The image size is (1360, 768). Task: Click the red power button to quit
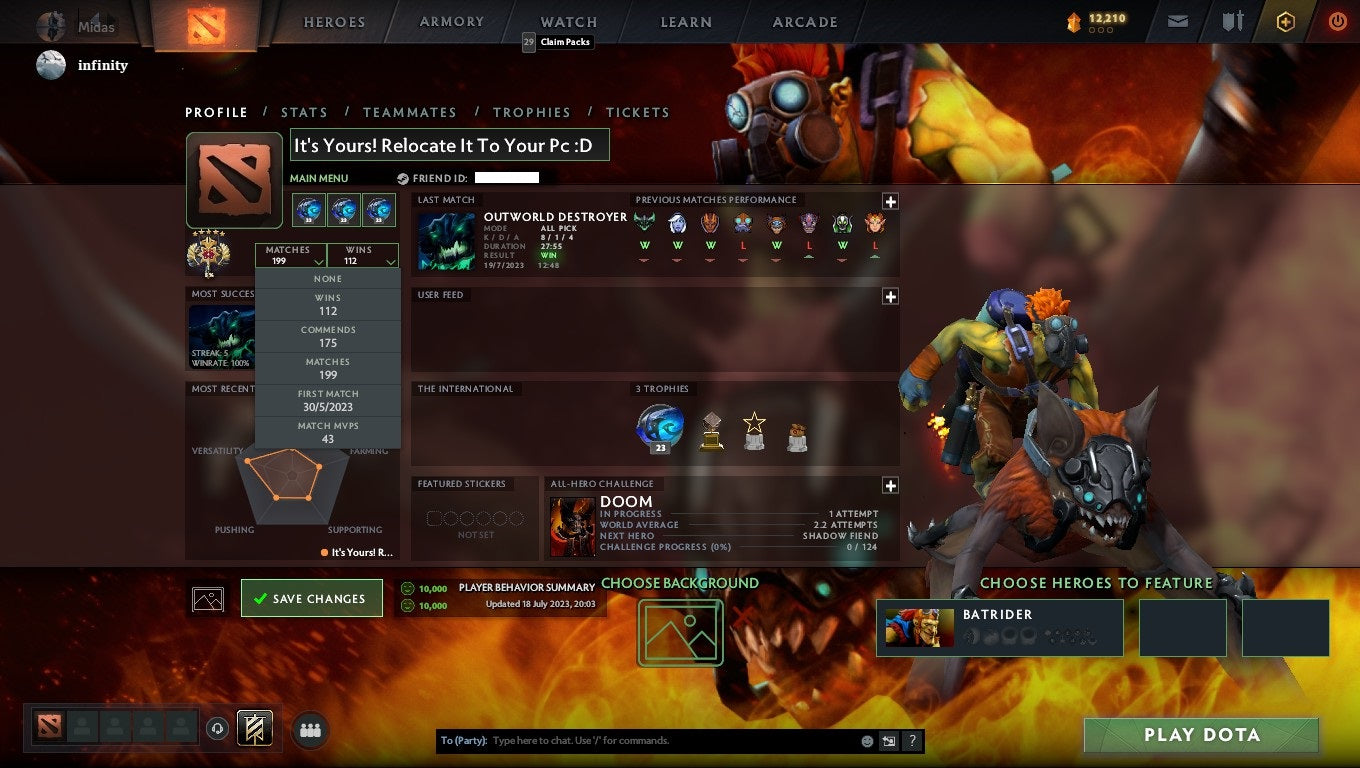pos(1337,21)
